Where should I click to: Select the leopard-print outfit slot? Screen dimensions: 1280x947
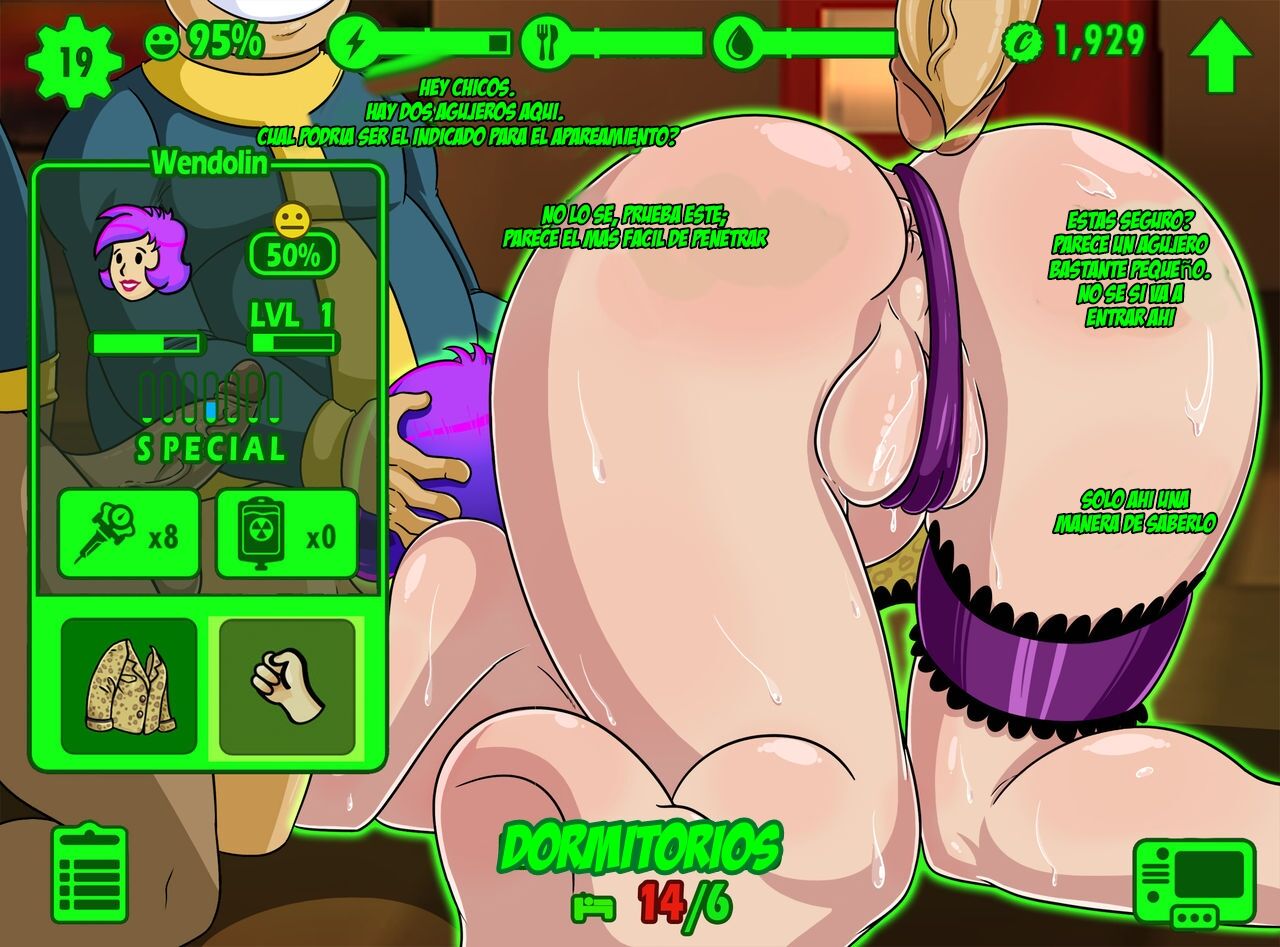[129, 685]
